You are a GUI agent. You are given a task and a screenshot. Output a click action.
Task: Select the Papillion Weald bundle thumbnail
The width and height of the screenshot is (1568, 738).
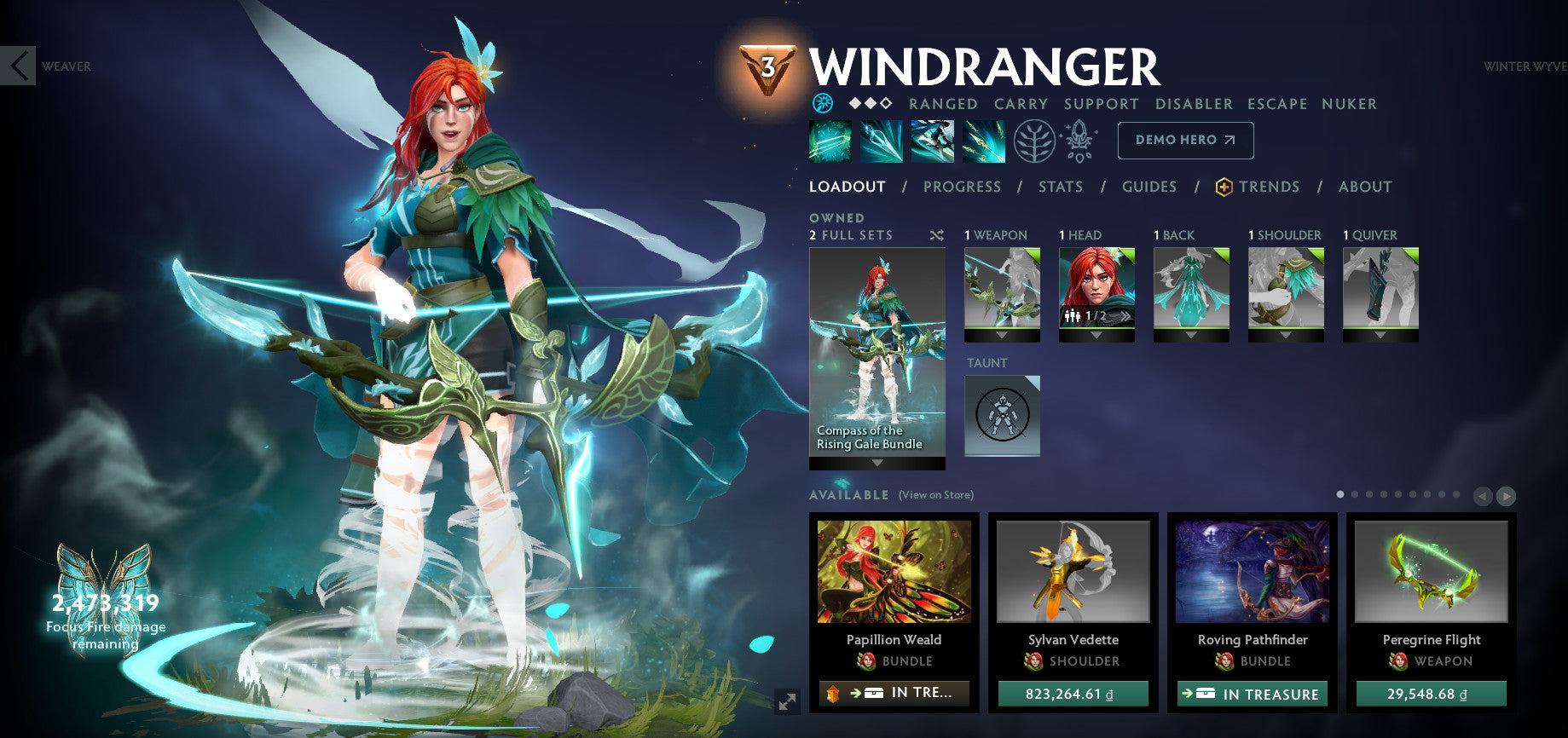tap(894, 573)
